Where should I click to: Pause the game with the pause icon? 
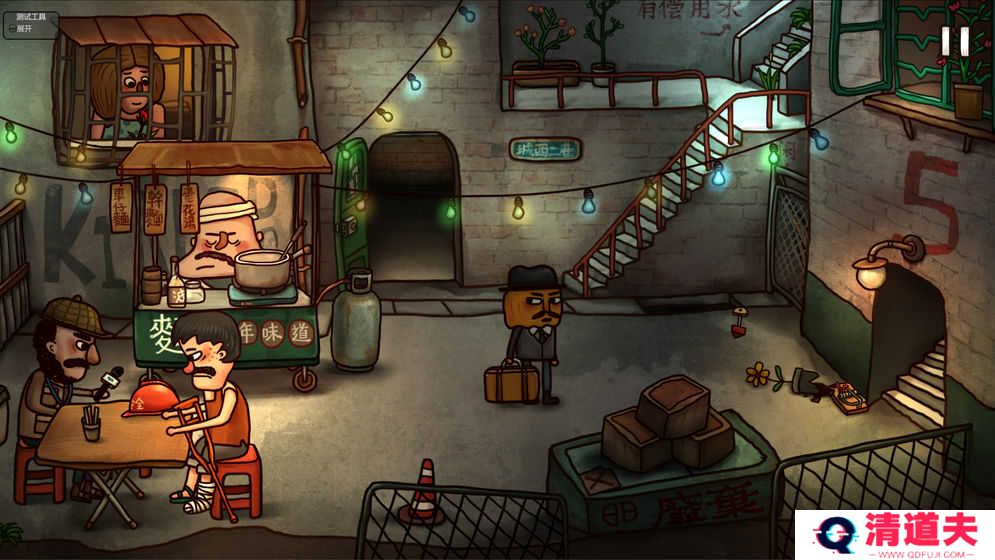pos(954,41)
